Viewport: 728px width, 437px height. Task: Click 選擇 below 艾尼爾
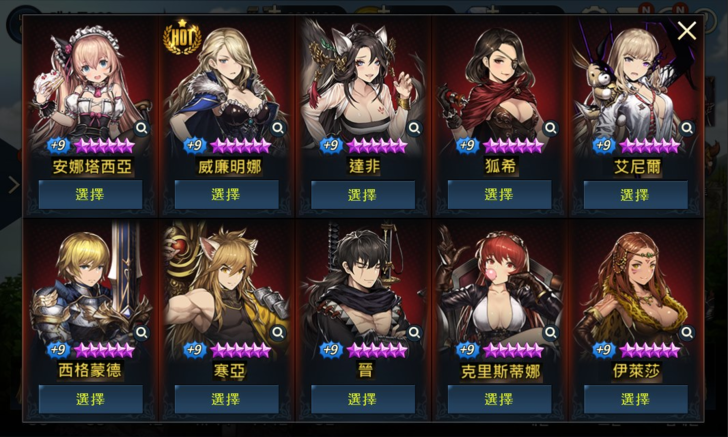coord(635,195)
